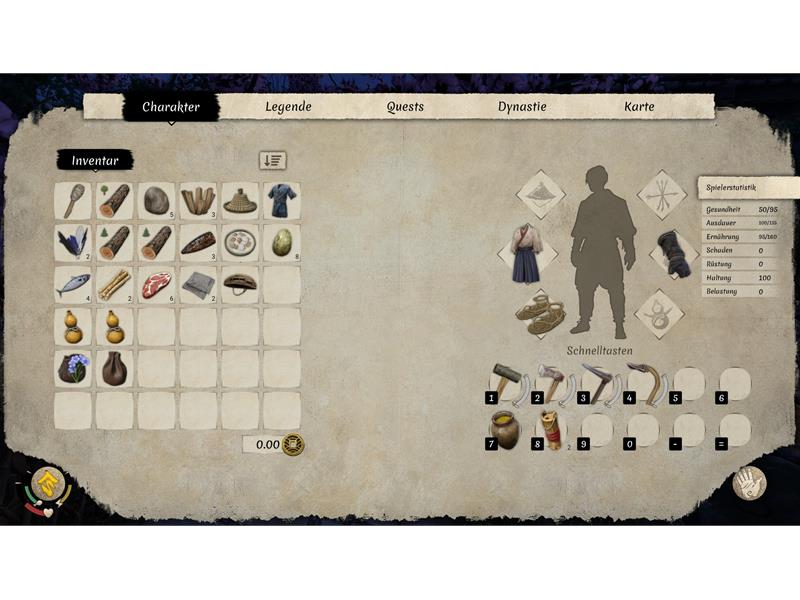Viewport: 800px width, 600px height.
Task: Sort inventory with the sort button
Action: coord(272,160)
